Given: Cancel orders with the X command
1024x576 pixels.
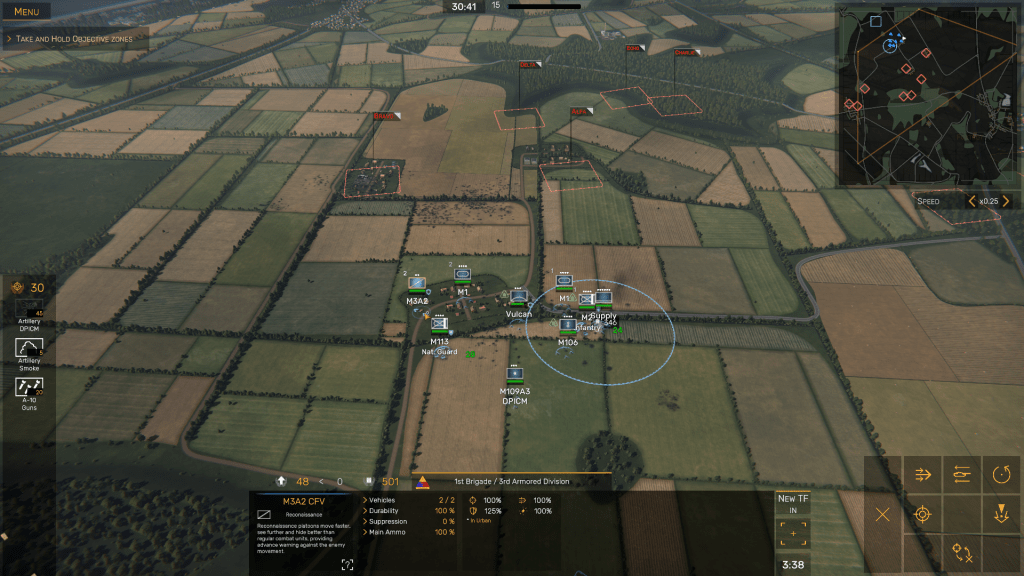Looking at the screenshot, I should pyautogui.click(x=883, y=514).
